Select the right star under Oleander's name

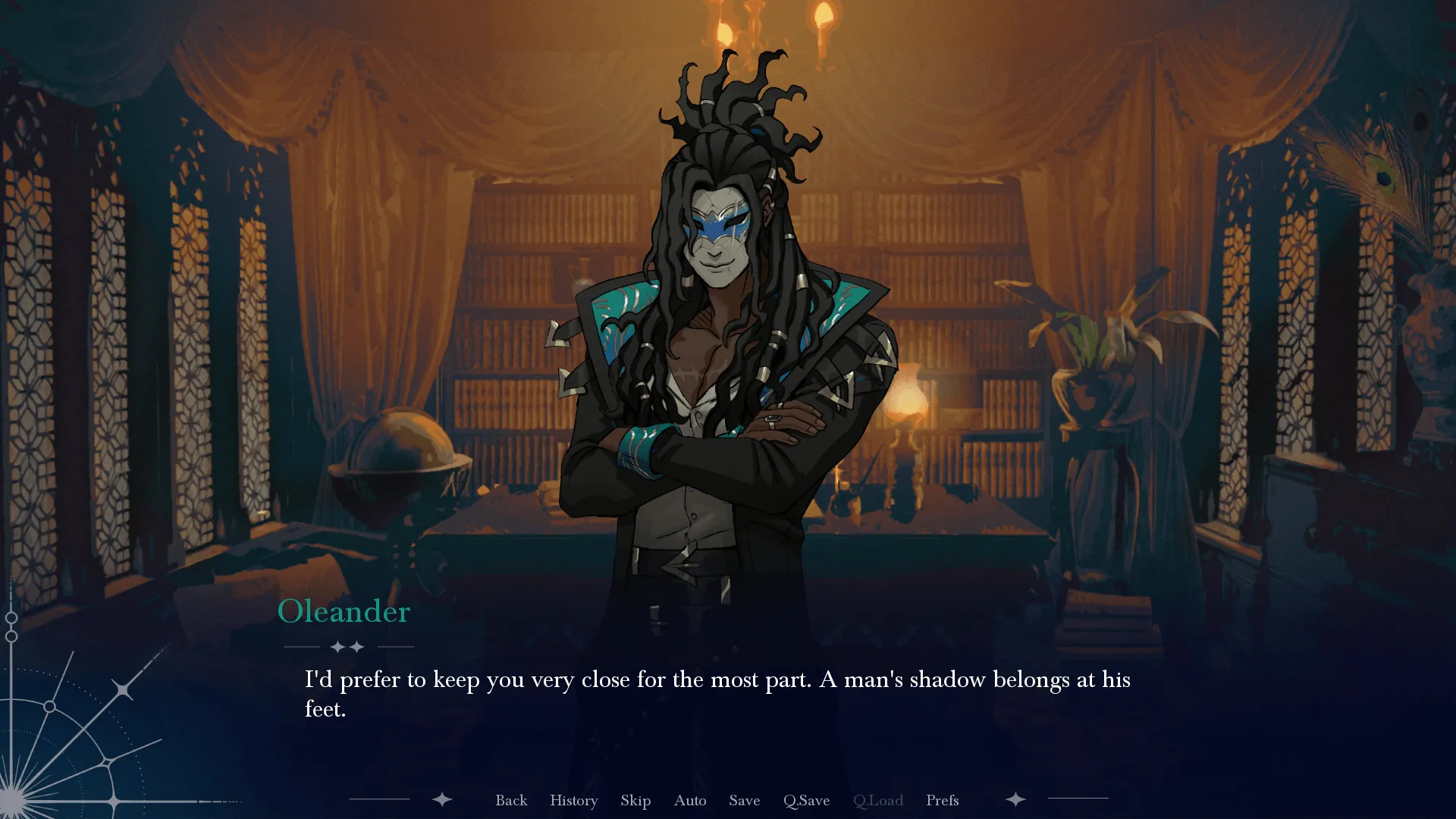point(357,648)
